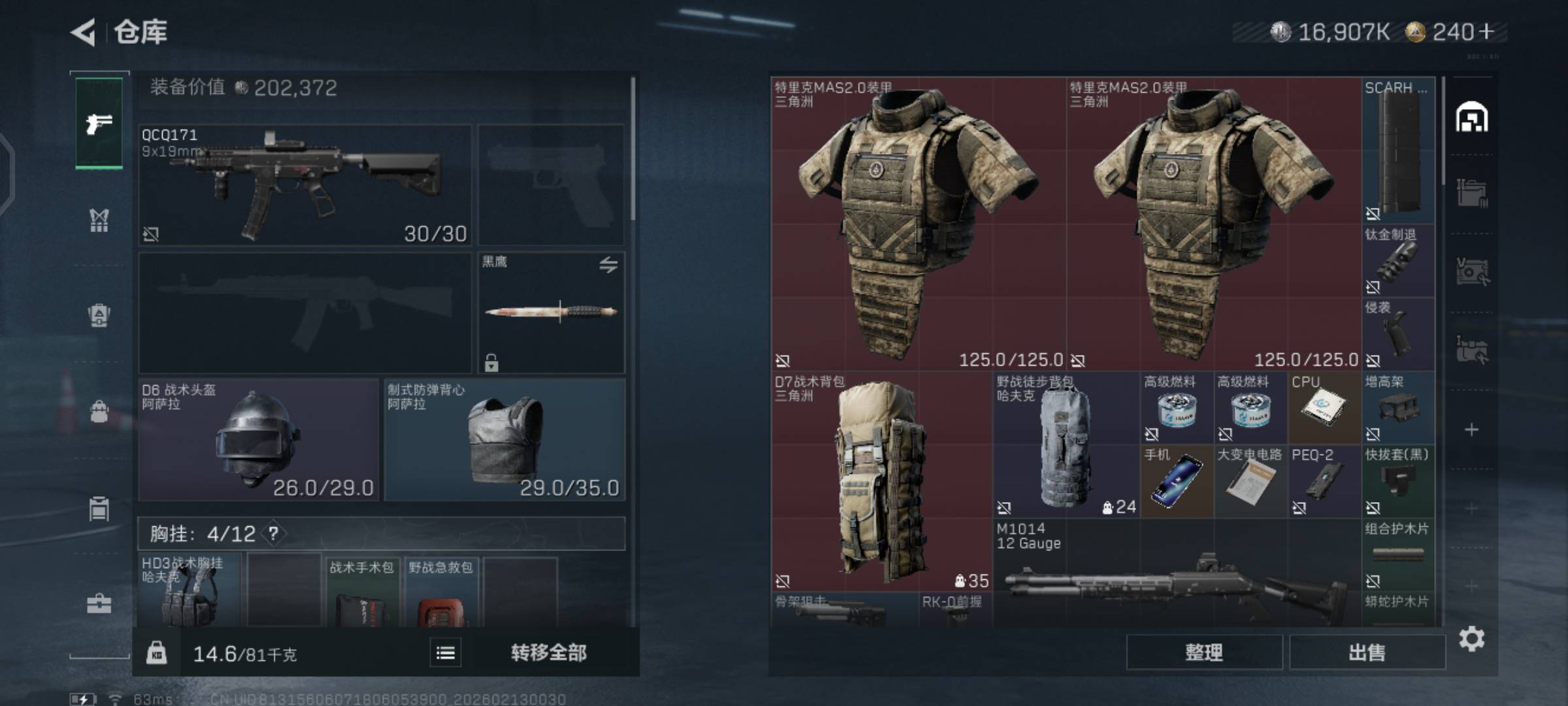Select the 制式防弹背心 armor vest
This screenshot has height=706, width=1568.
click(x=504, y=439)
